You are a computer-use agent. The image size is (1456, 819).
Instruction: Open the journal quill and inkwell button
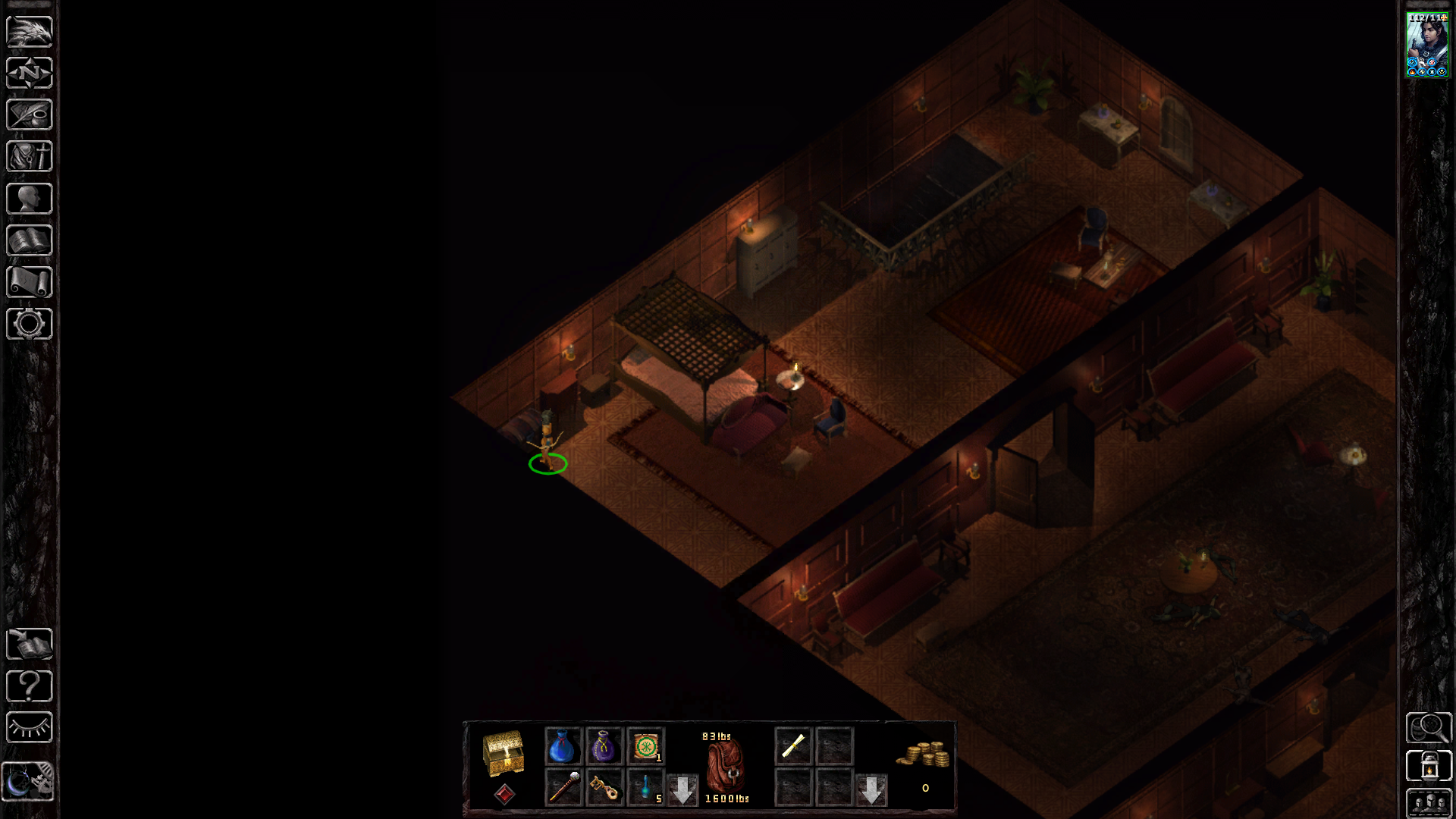30,115
